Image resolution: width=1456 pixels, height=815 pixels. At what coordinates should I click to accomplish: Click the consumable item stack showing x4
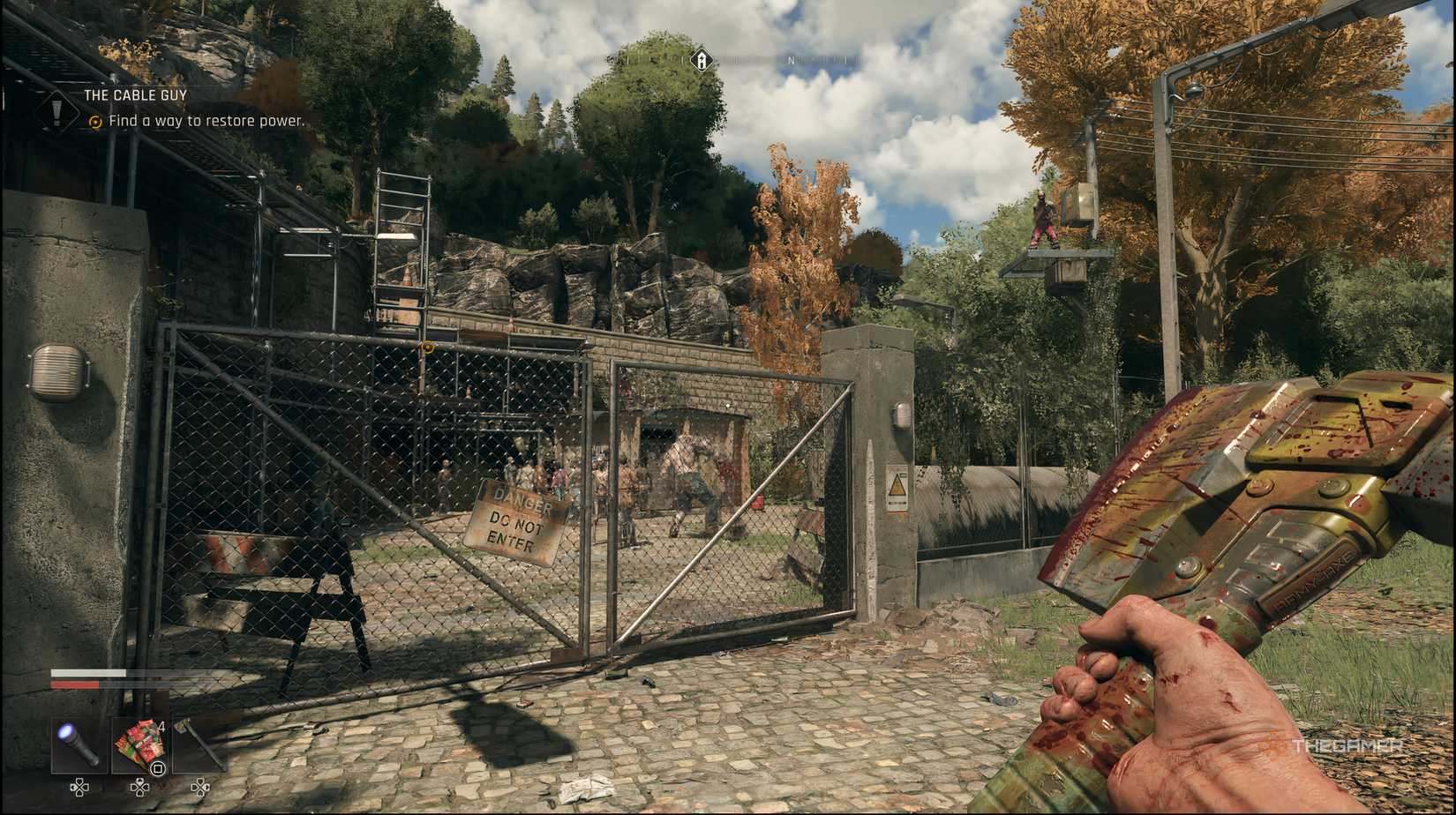[141, 745]
